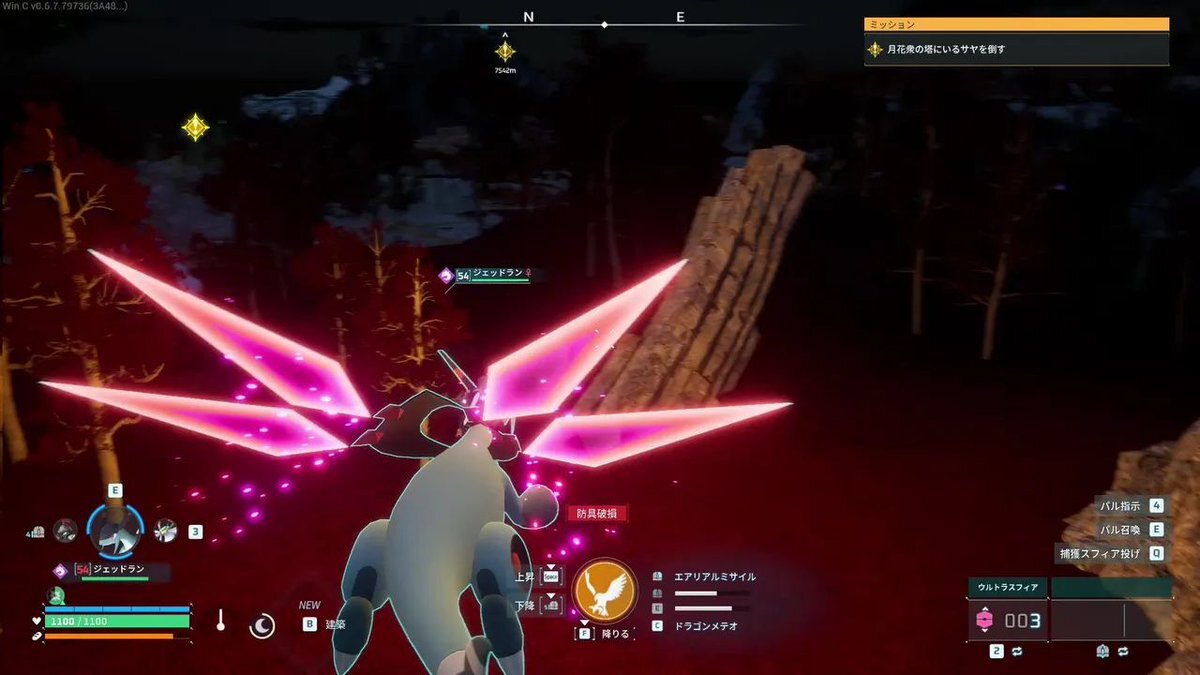
Task: Select the 捕獲スフィア投げ throw option
Action: point(1110,553)
